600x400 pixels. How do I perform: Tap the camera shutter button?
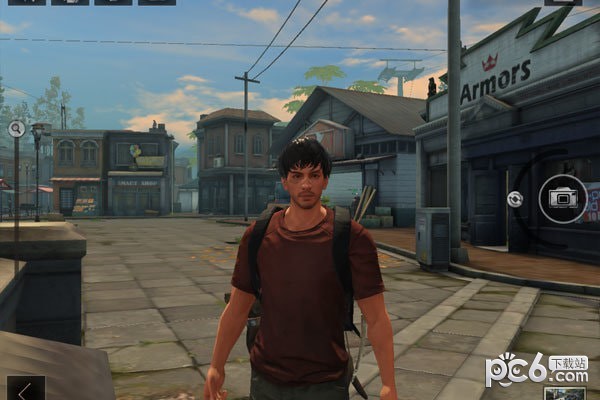(563, 199)
